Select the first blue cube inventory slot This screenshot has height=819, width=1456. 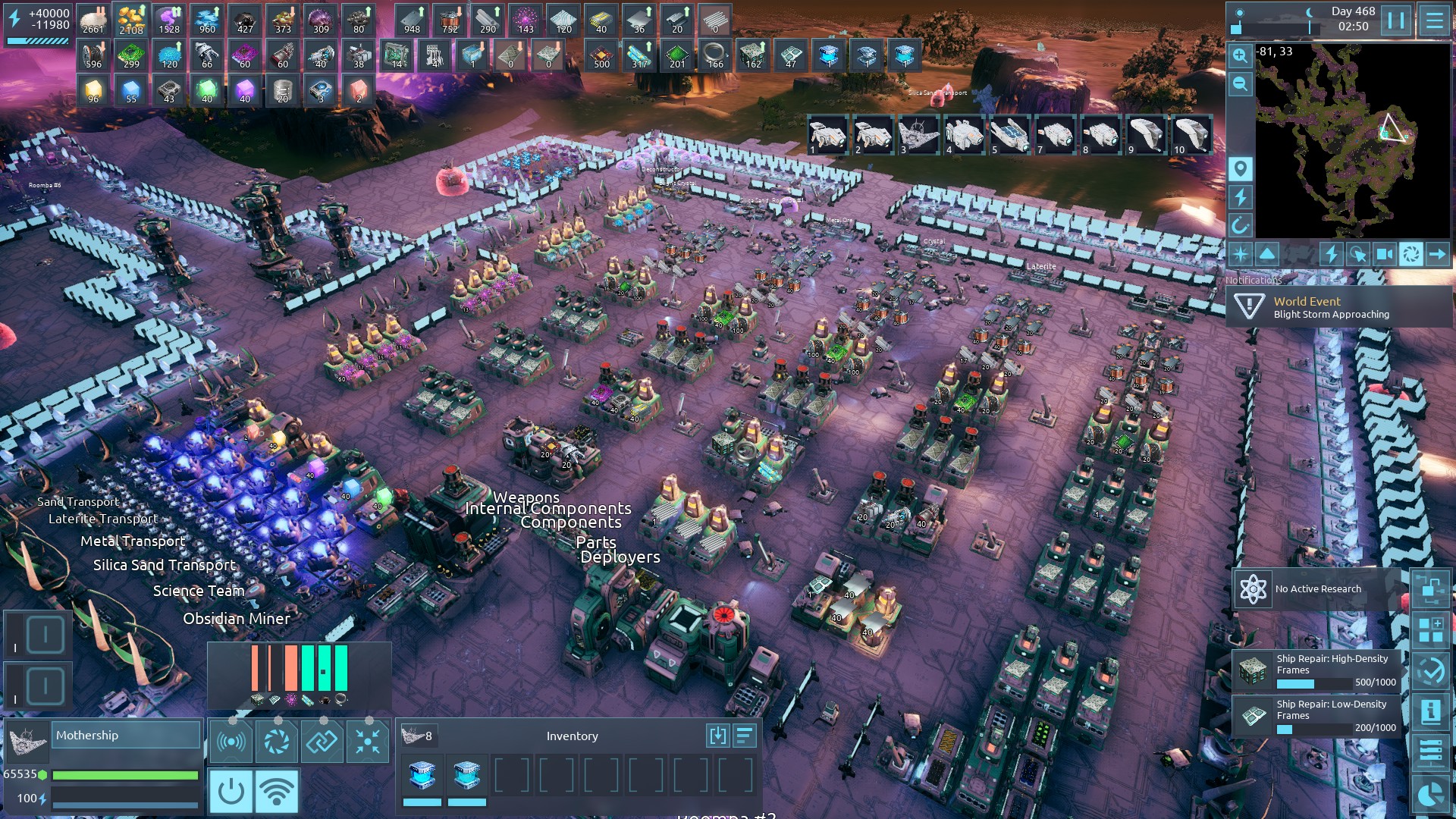[422, 775]
